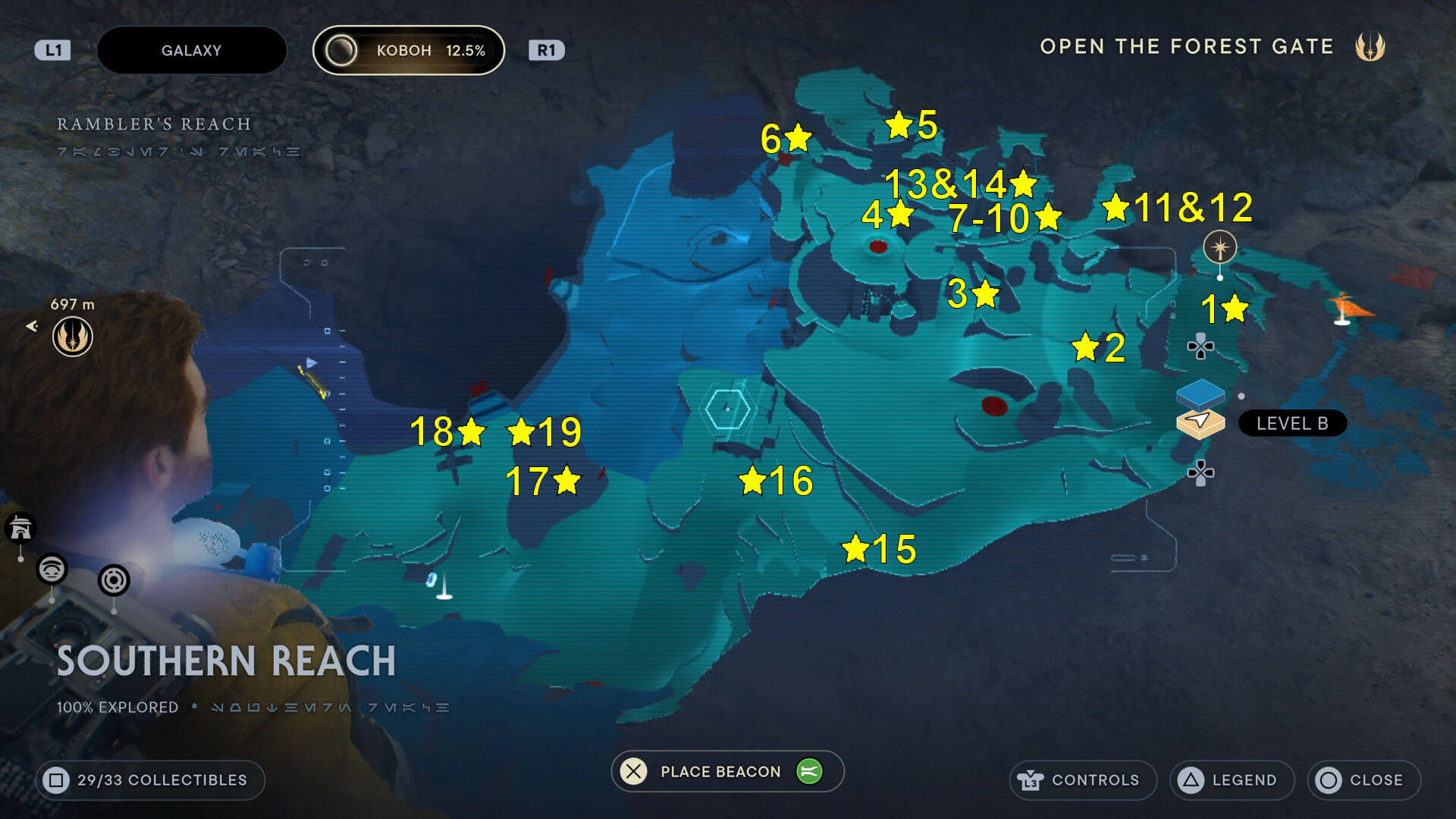Screen dimensions: 1456x819
Task: Click the L1 shoulder button prompt
Action: tap(52, 50)
